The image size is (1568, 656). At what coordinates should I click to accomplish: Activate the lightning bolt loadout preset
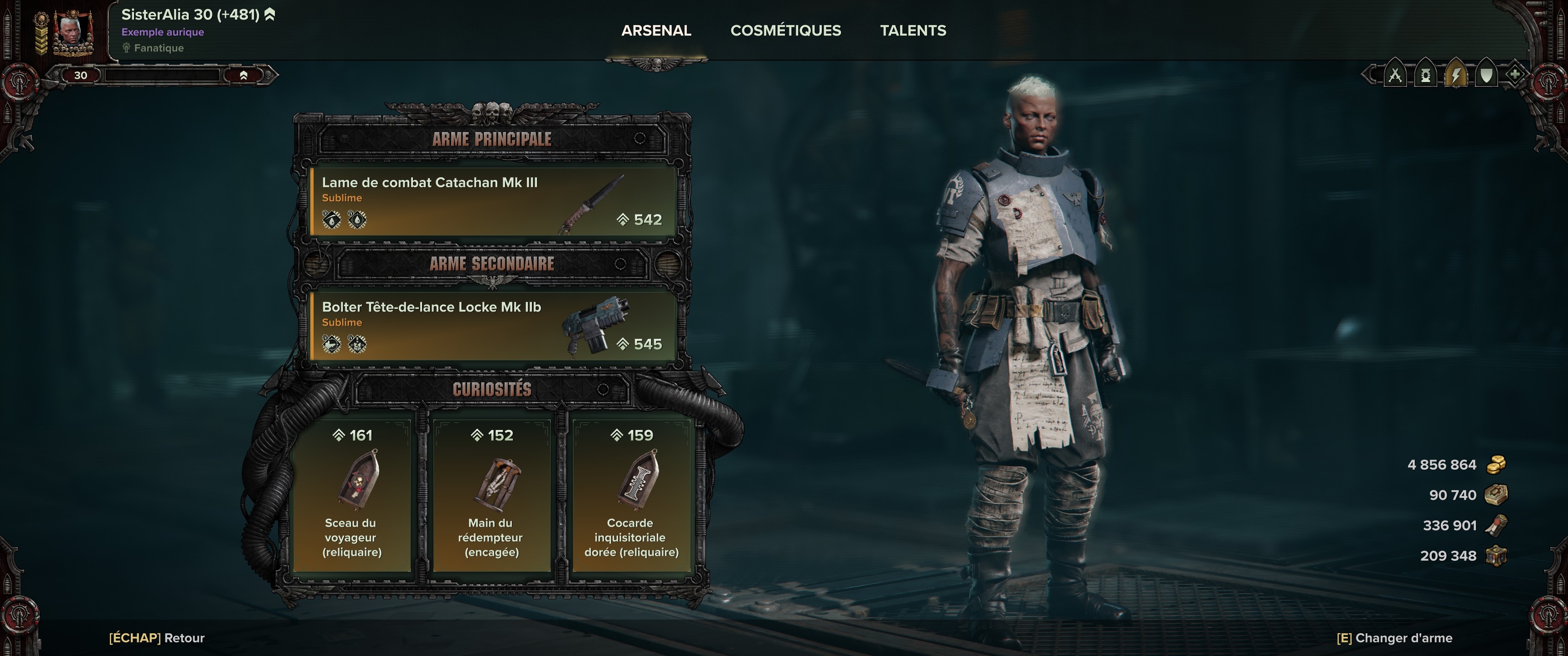pos(1455,76)
